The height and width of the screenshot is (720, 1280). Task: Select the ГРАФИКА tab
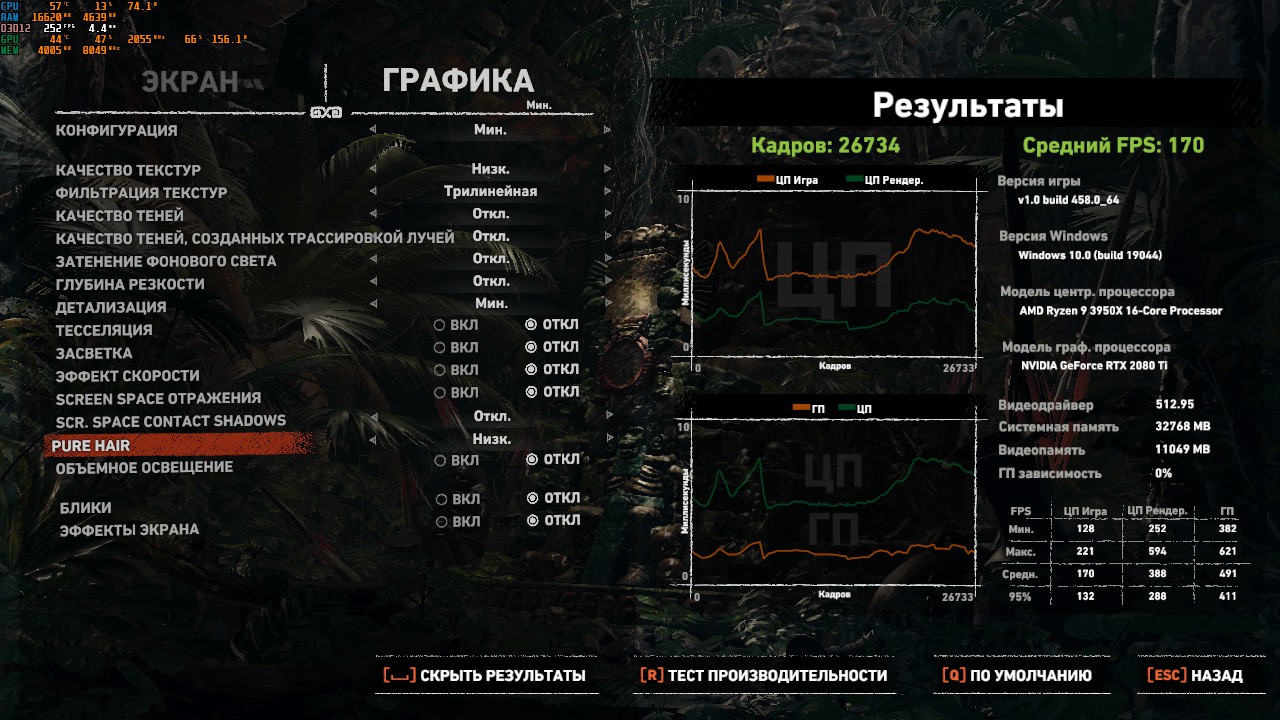tap(458, 82)
